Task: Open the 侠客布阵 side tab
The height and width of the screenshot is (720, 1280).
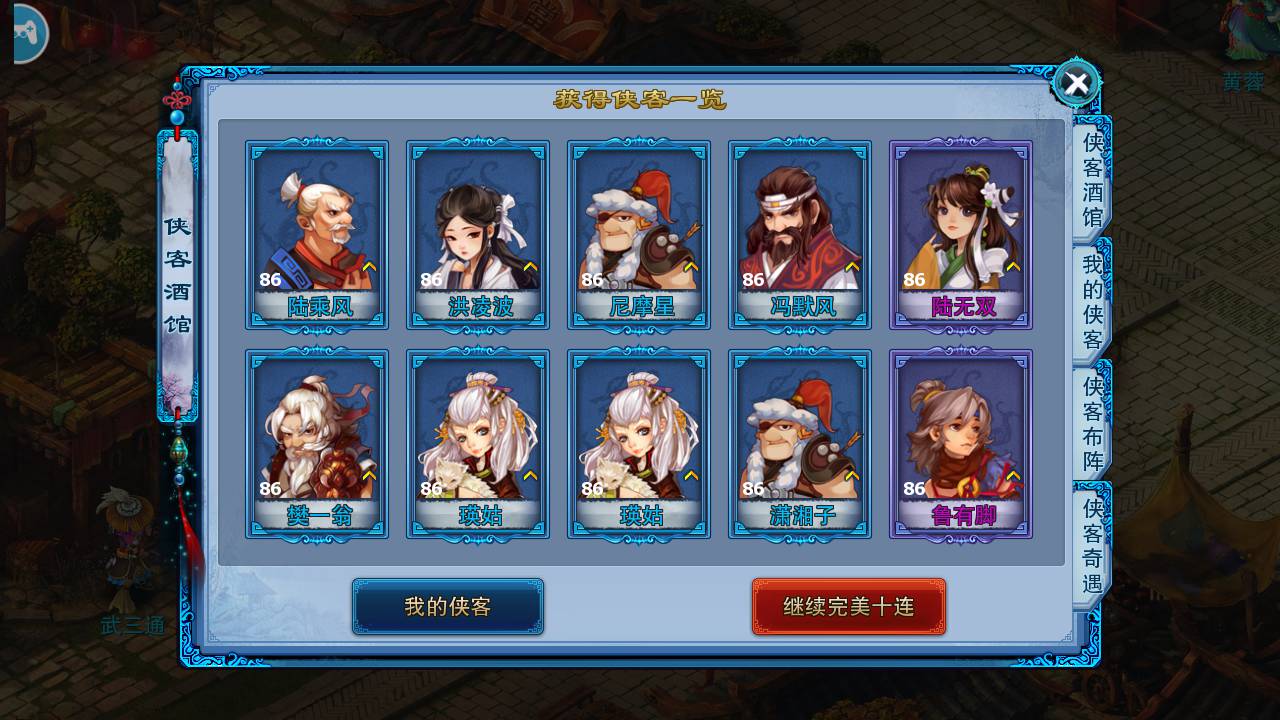Action: 1092,424
